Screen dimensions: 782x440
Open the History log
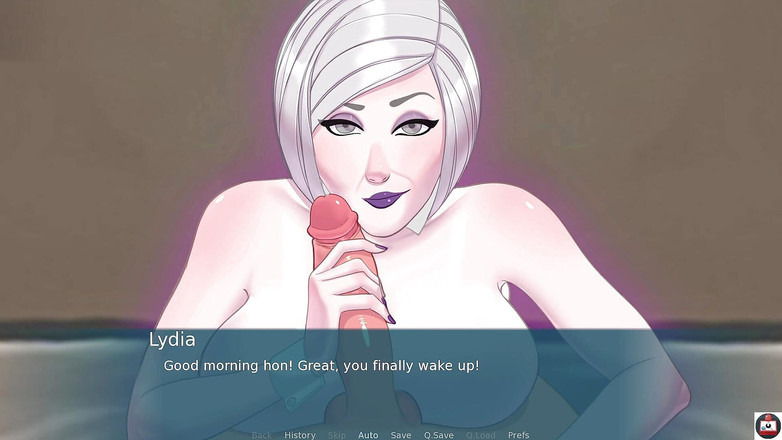coord(300,435)
